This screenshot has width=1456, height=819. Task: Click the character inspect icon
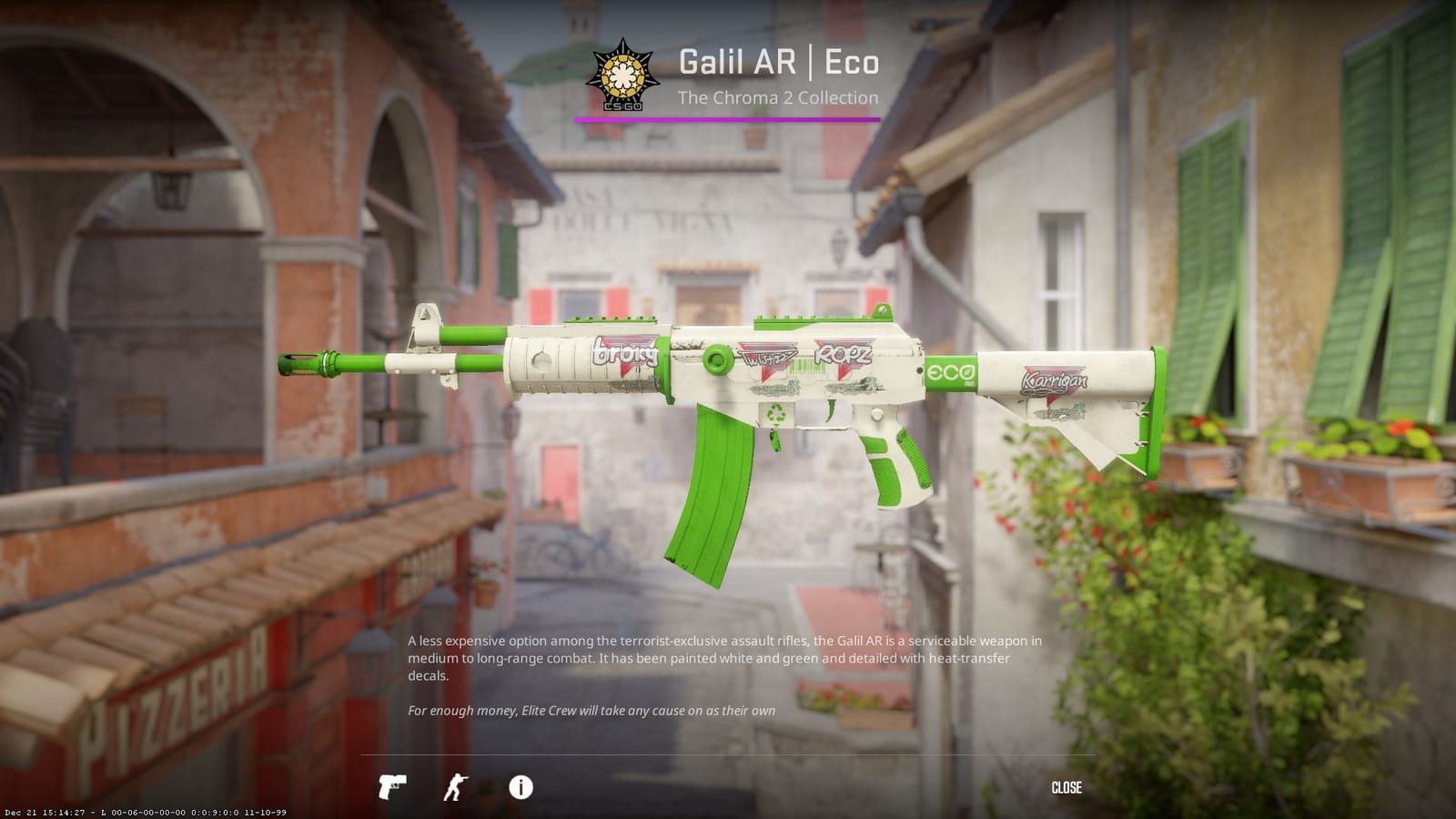click(x=456, y=788)
